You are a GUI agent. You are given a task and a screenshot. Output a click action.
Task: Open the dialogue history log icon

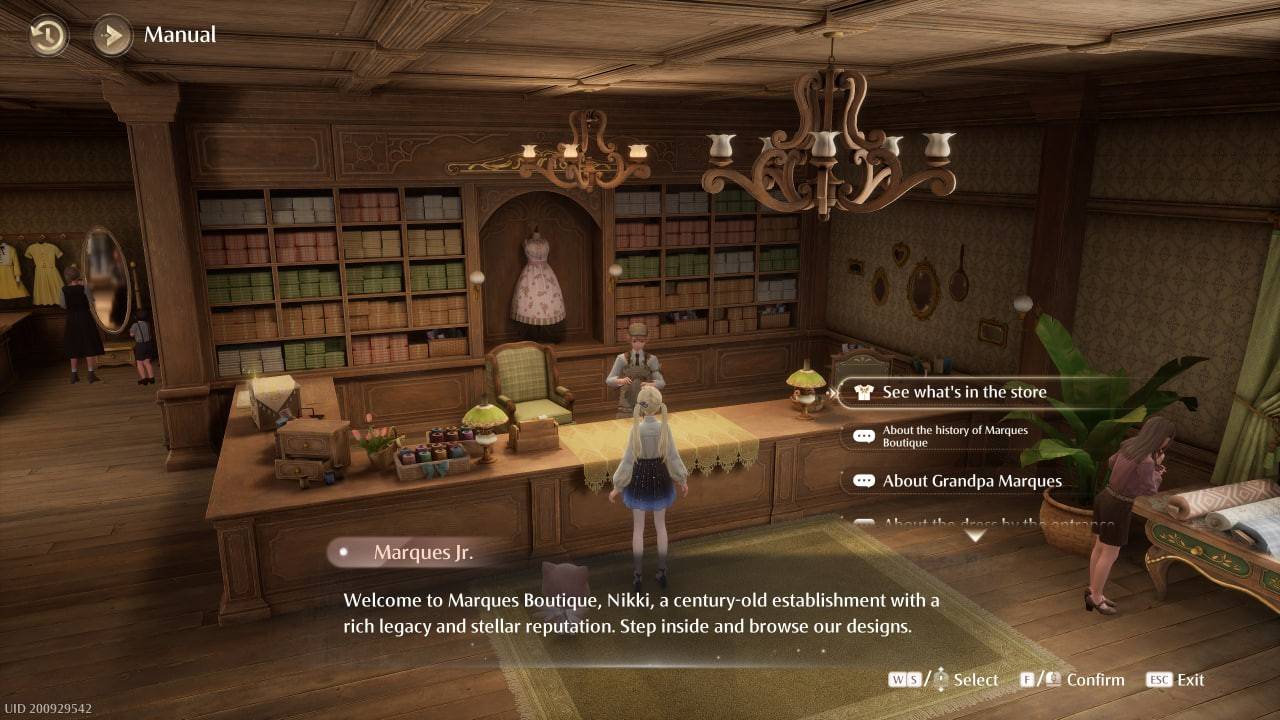[47, 36]
